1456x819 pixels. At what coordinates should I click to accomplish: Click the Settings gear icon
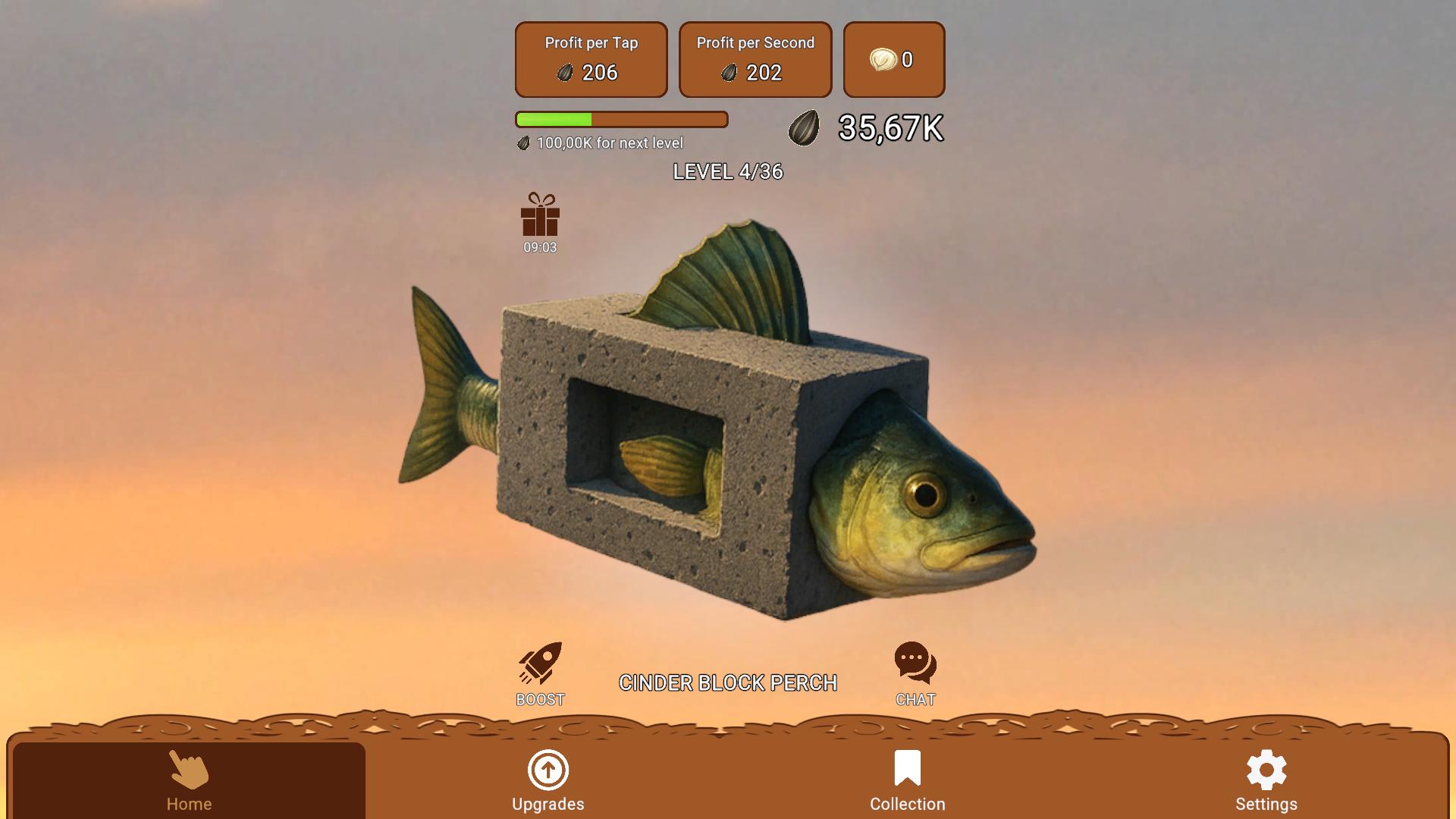coord(1266,769)
